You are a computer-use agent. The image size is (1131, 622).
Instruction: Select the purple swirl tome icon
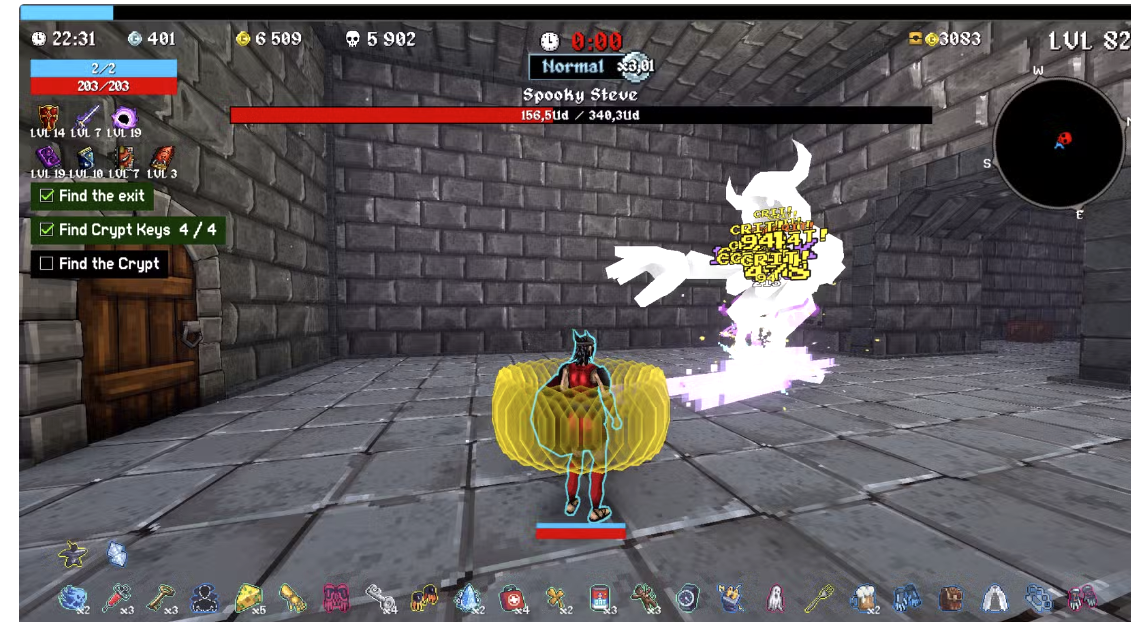point(48,157)
